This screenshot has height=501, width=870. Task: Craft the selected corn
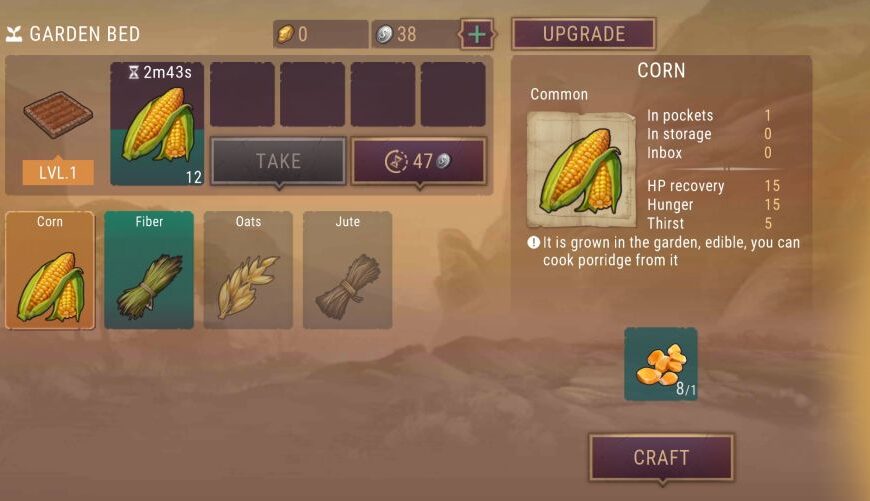[x=661, y=457]
